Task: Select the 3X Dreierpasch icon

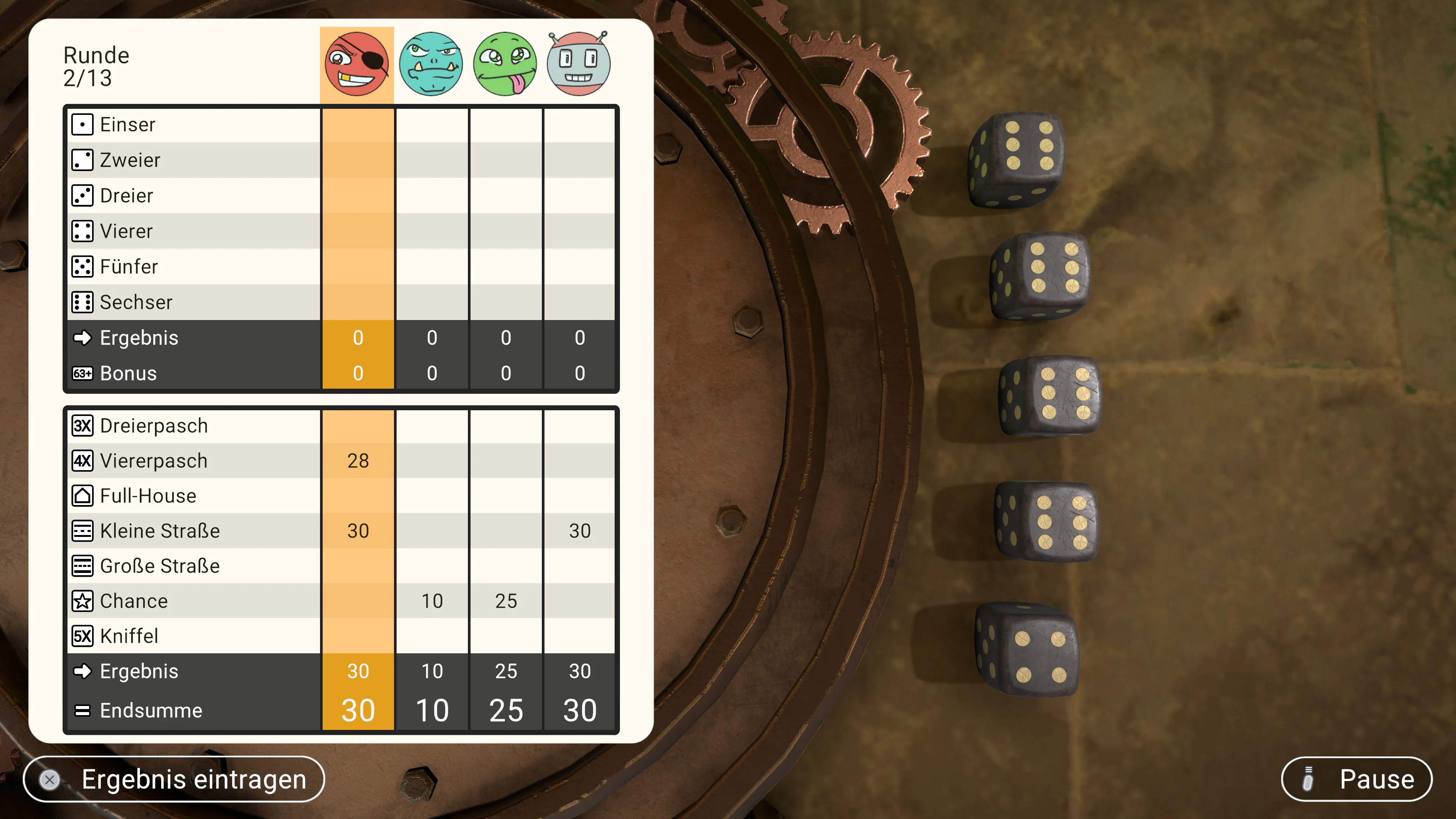Action: click(83, 425)
